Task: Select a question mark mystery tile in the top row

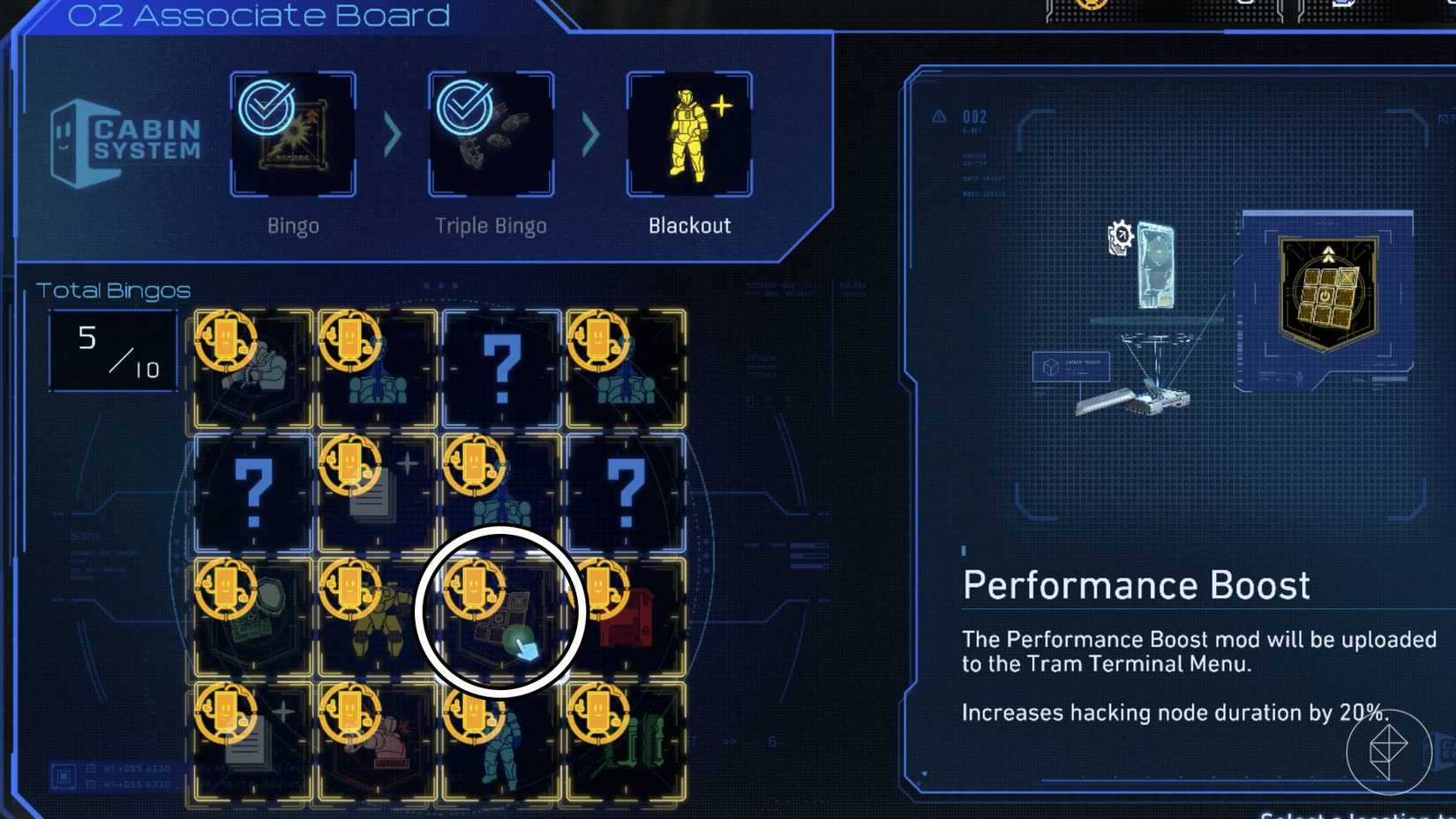Action: coord(503,366)
